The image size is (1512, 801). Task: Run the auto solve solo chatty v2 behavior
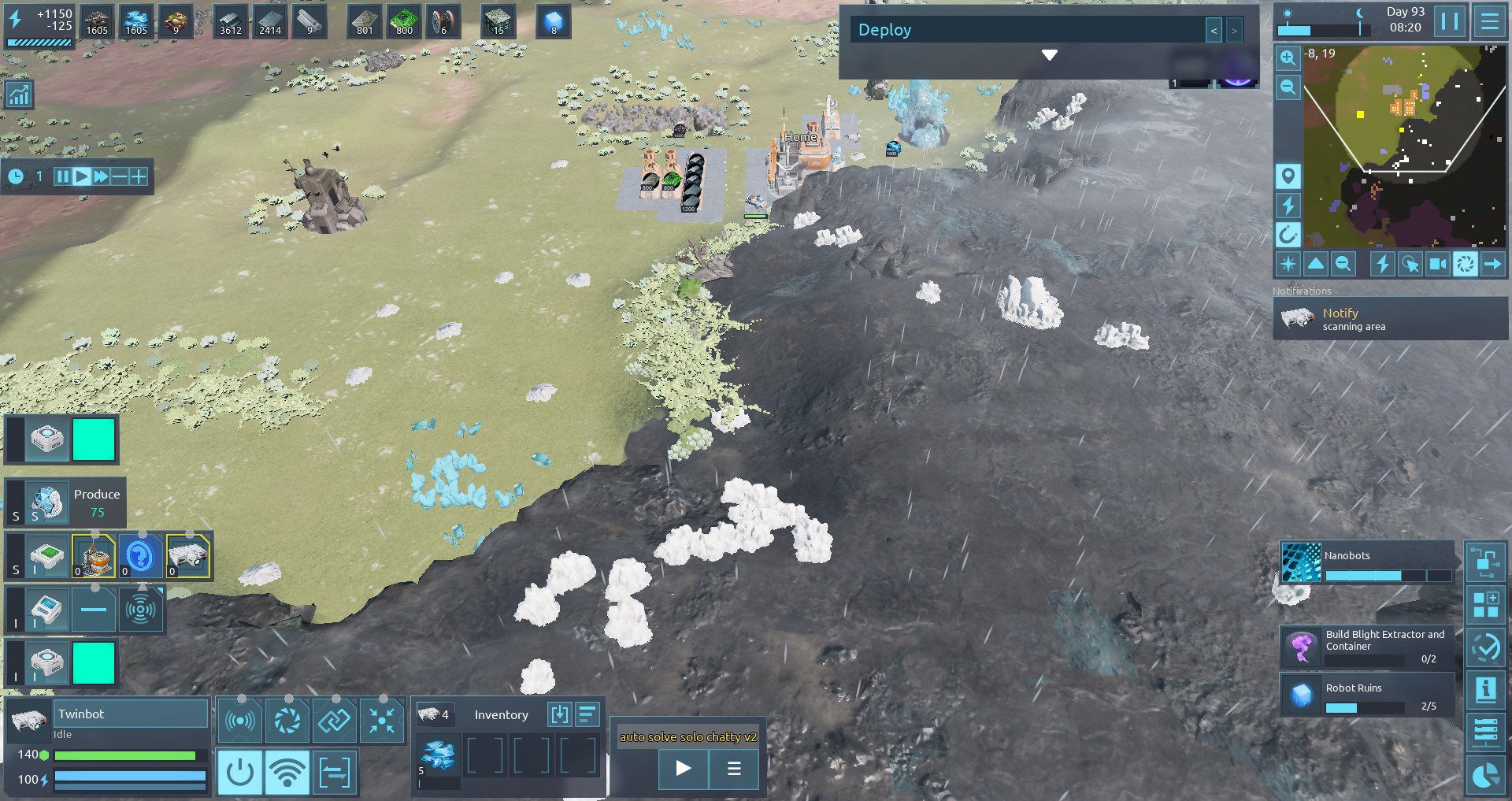[683, 768]
